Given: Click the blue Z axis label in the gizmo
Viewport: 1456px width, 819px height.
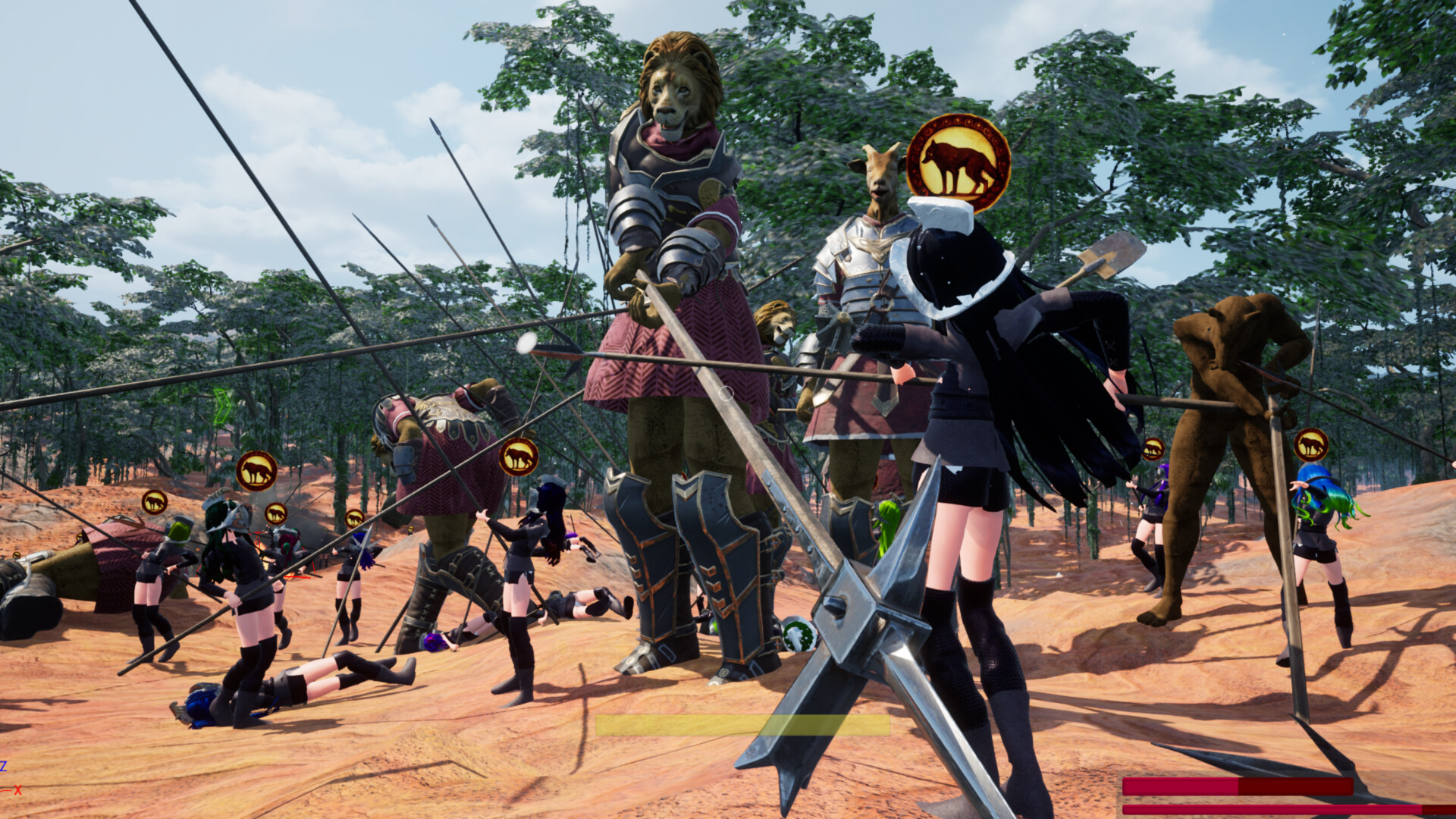Looking at the screenshot, I should [4, 767].
